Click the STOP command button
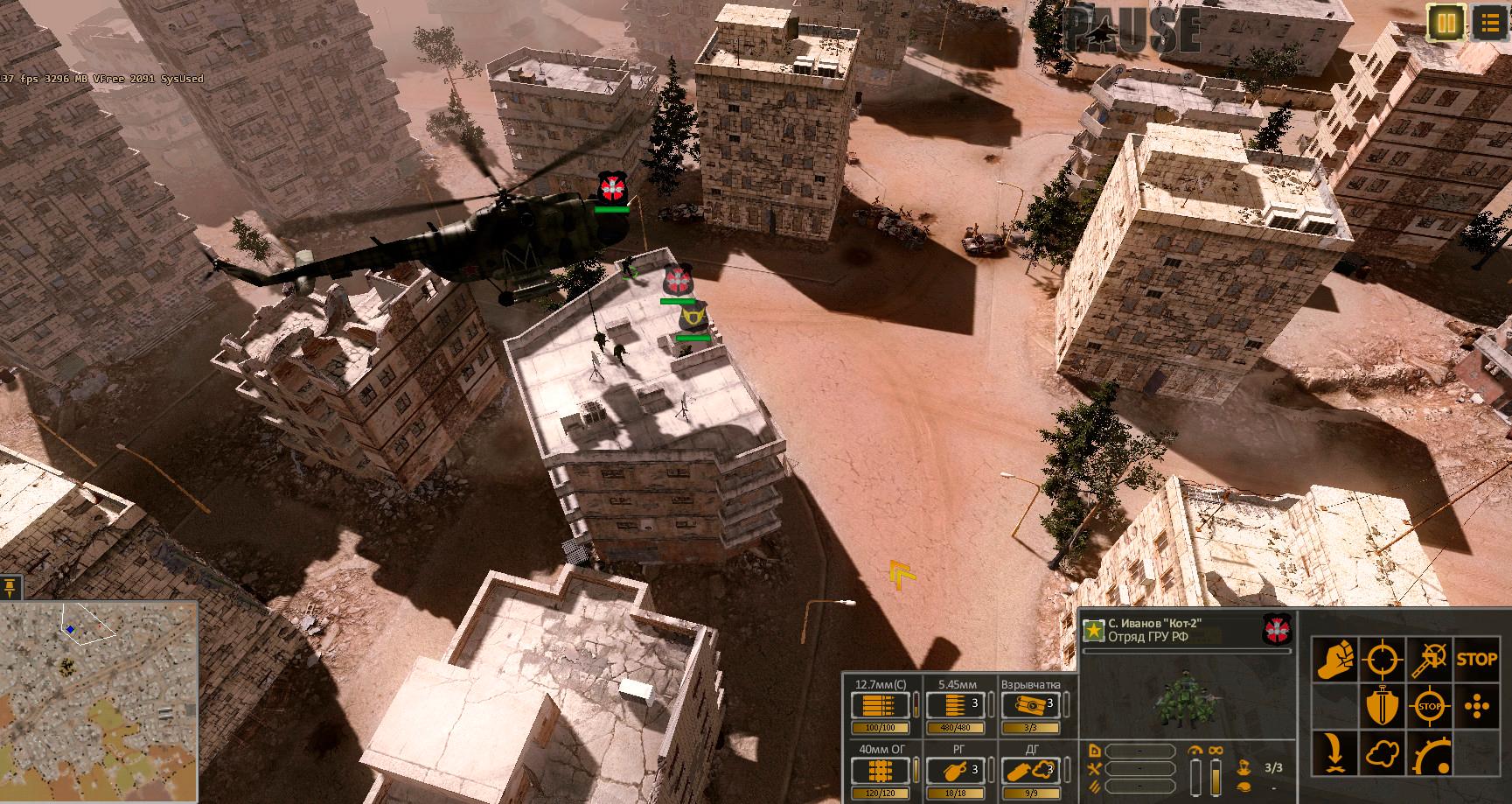 pos(1478,659)
